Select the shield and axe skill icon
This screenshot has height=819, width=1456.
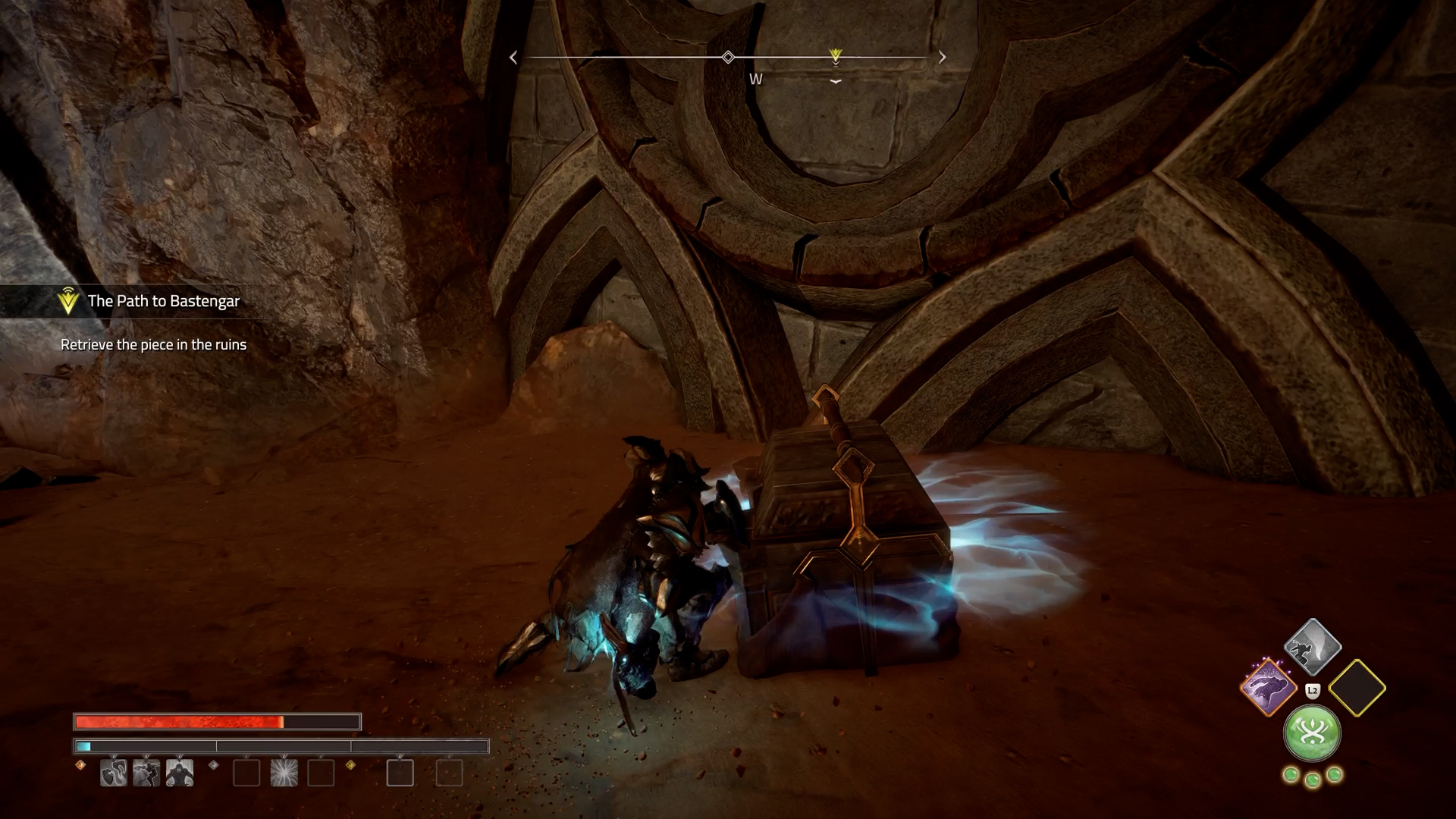(x=114, y=773)
